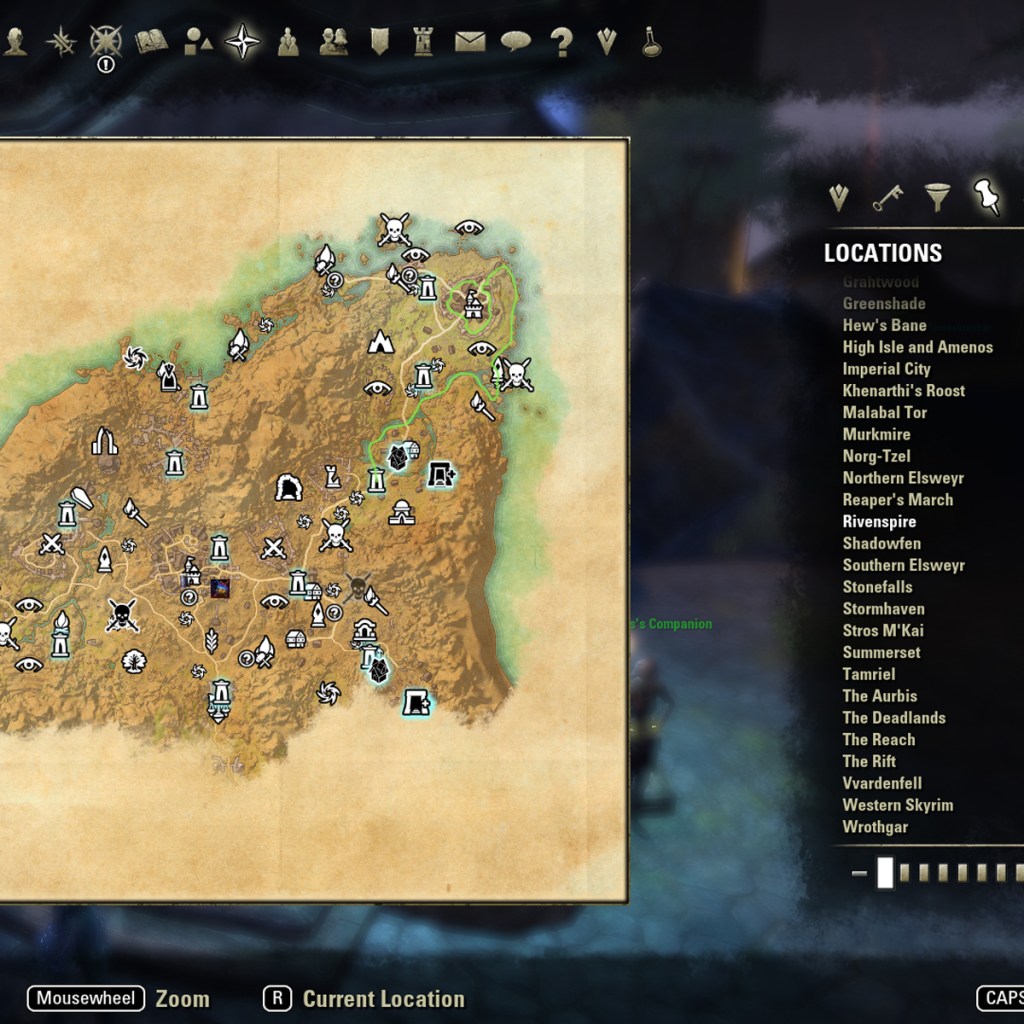Switch to the map filters funnel tab
Viewport: 1024px width, 1024px height.
coord(937,196)
